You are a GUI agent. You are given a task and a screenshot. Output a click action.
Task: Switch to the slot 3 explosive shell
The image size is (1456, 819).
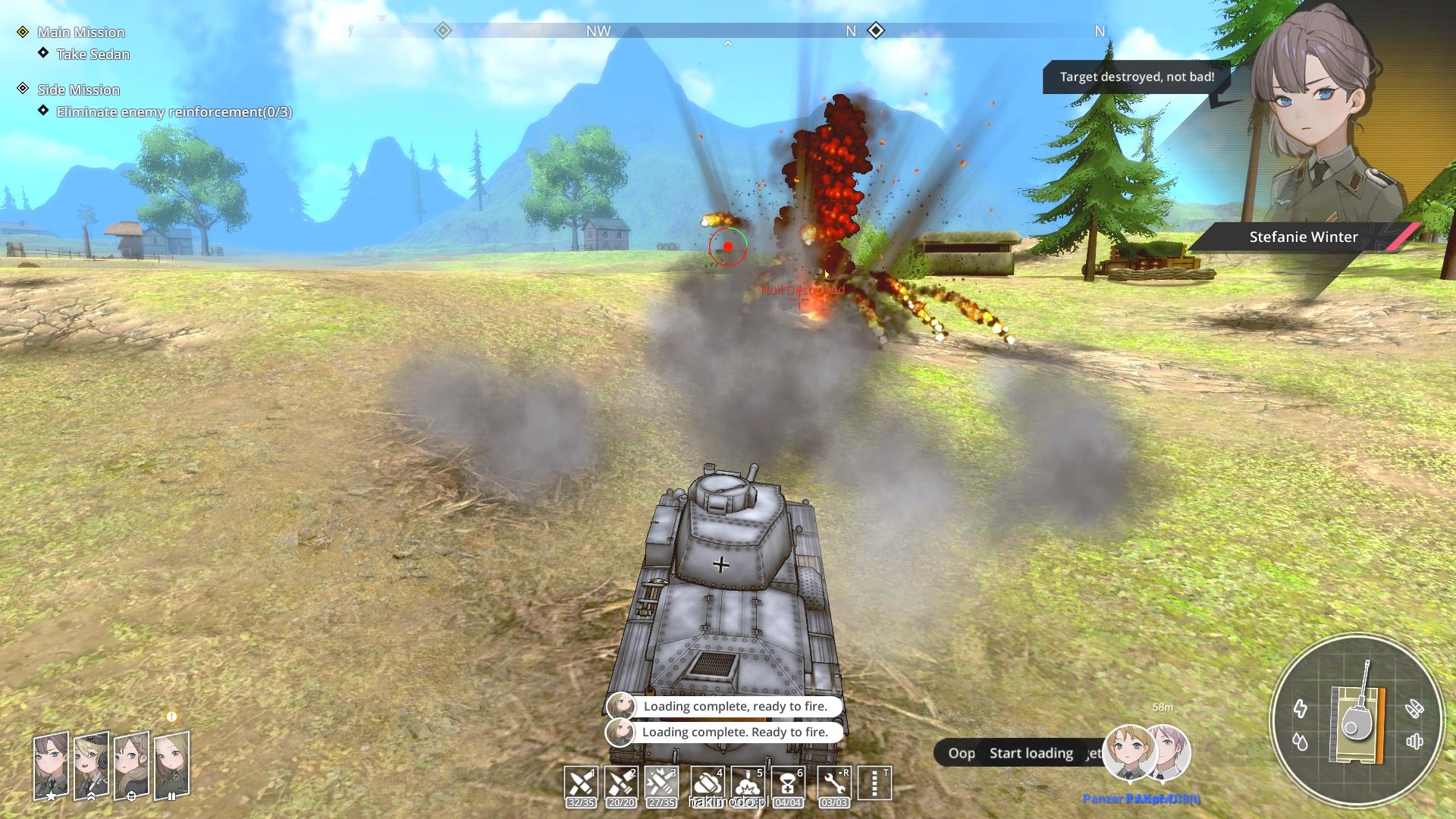click(x=661, y=783)
